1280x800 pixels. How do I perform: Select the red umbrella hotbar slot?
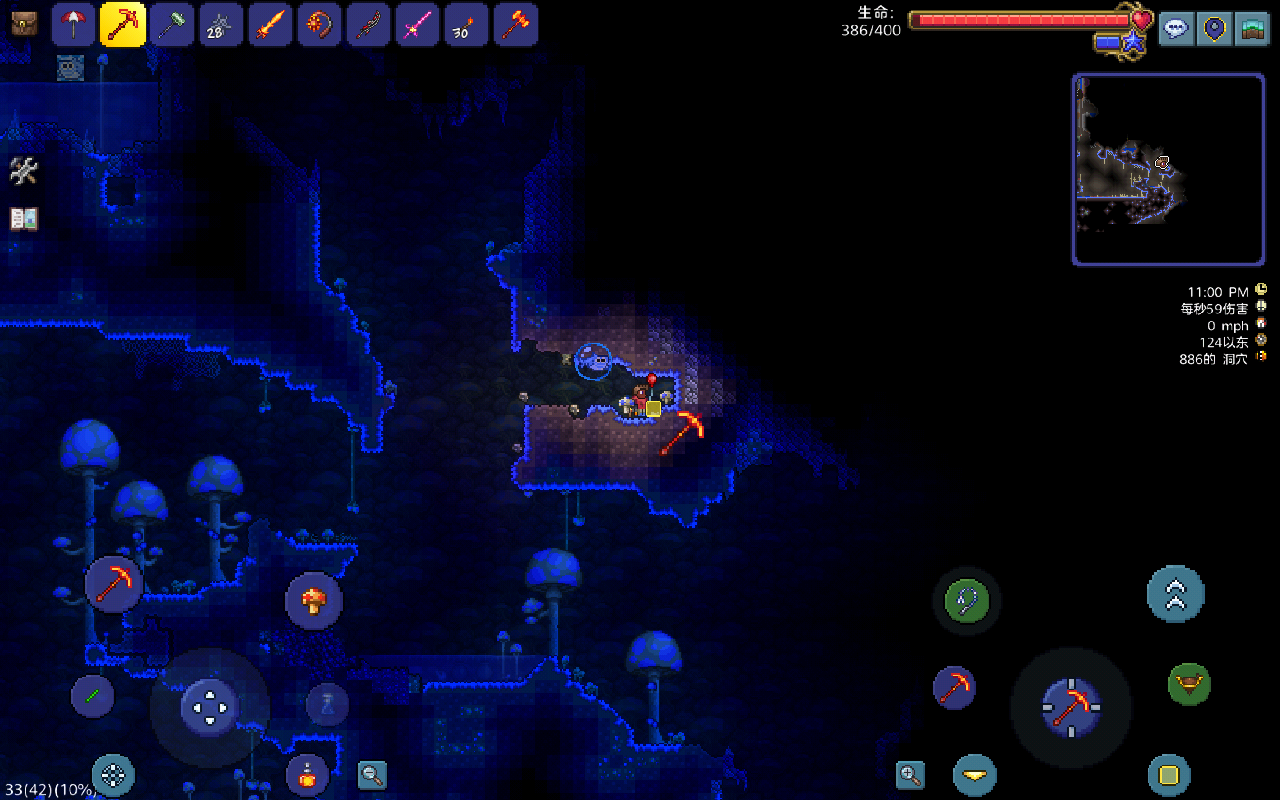point(74,24)
